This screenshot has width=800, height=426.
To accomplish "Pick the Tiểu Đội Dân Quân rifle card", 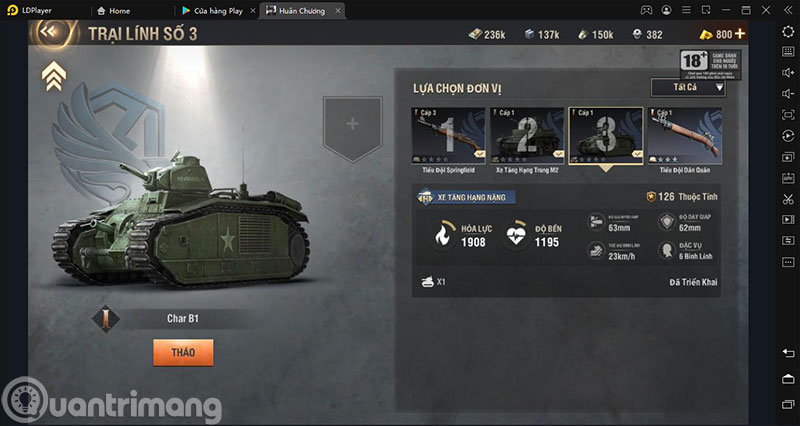I will point(683,137).
